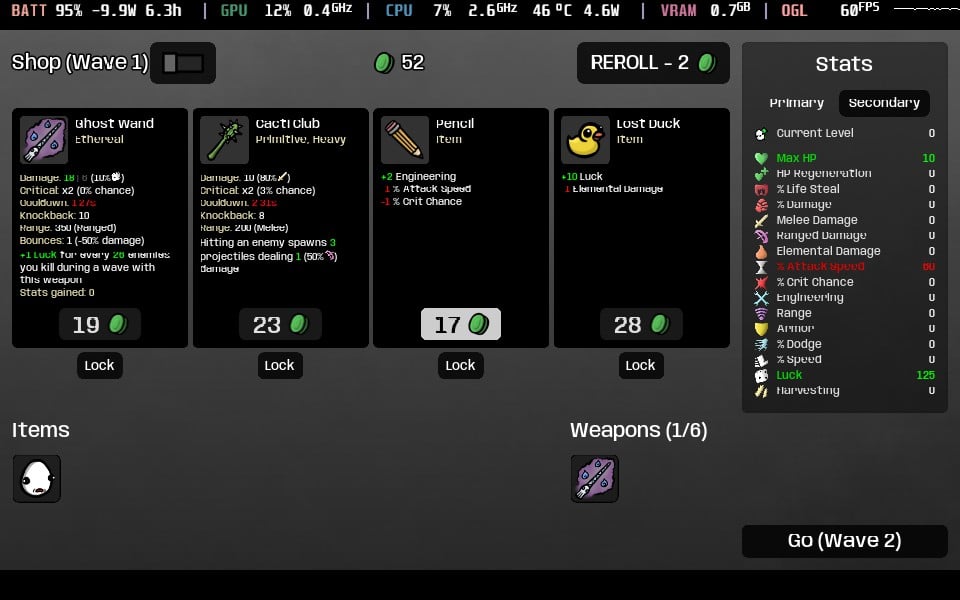Buy the Pencil item for 17
This screenshot has width=960, height=600.
click(x=460, y=324)
